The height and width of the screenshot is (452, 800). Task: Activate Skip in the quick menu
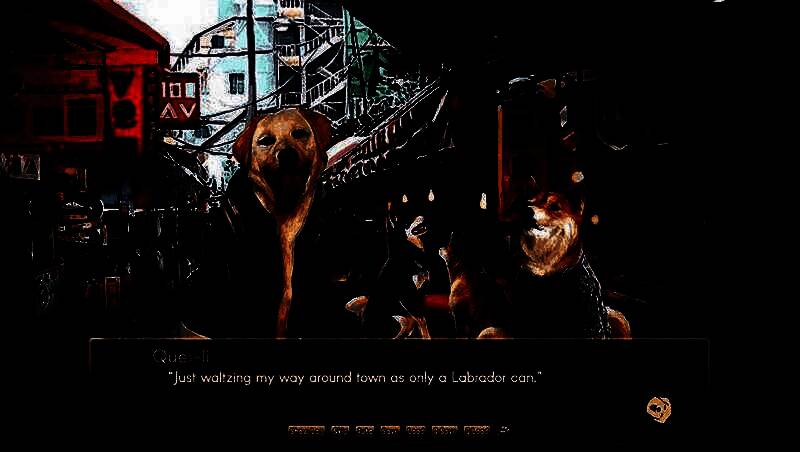(340, 431)
